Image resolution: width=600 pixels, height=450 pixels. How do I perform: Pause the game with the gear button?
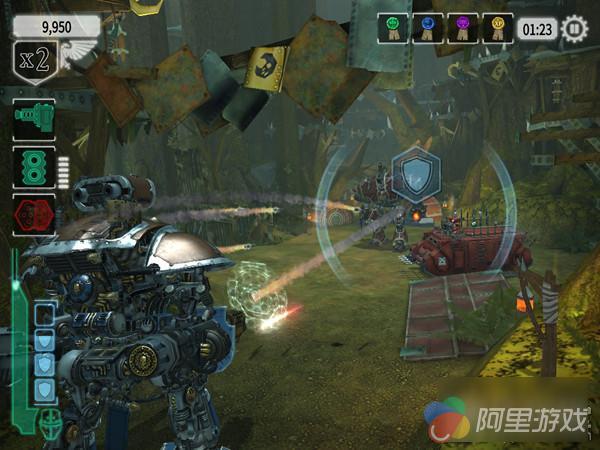tap(574, 29)
